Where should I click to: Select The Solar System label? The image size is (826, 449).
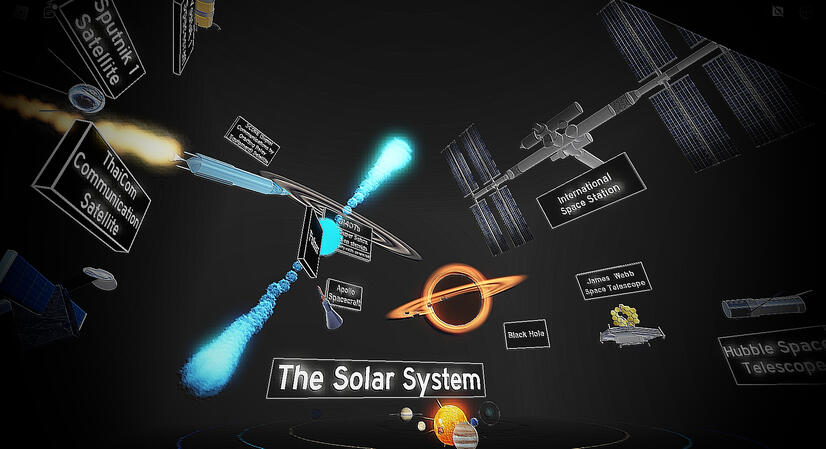click(x=379, y=379)
